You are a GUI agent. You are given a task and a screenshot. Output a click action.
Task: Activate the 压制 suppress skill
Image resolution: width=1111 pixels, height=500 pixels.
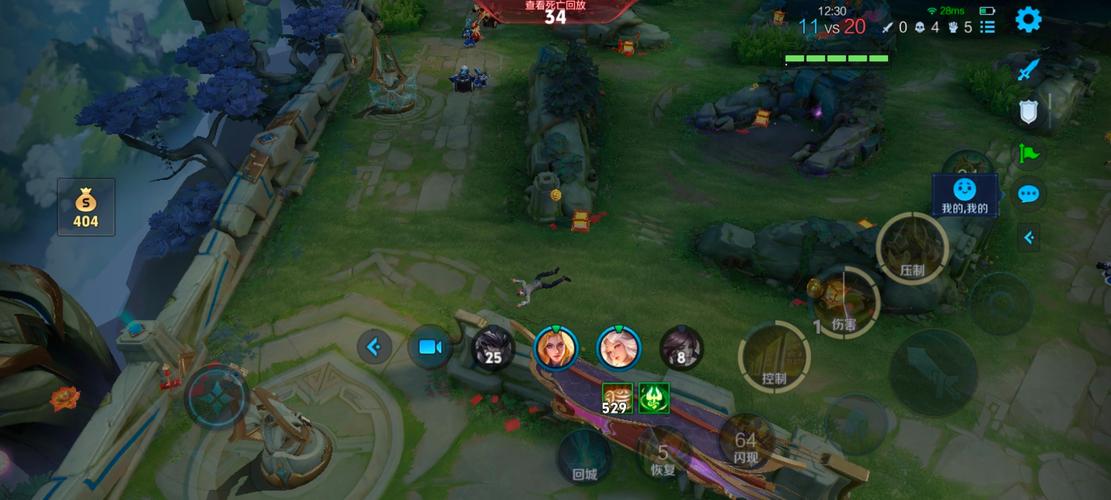(912, 248)
